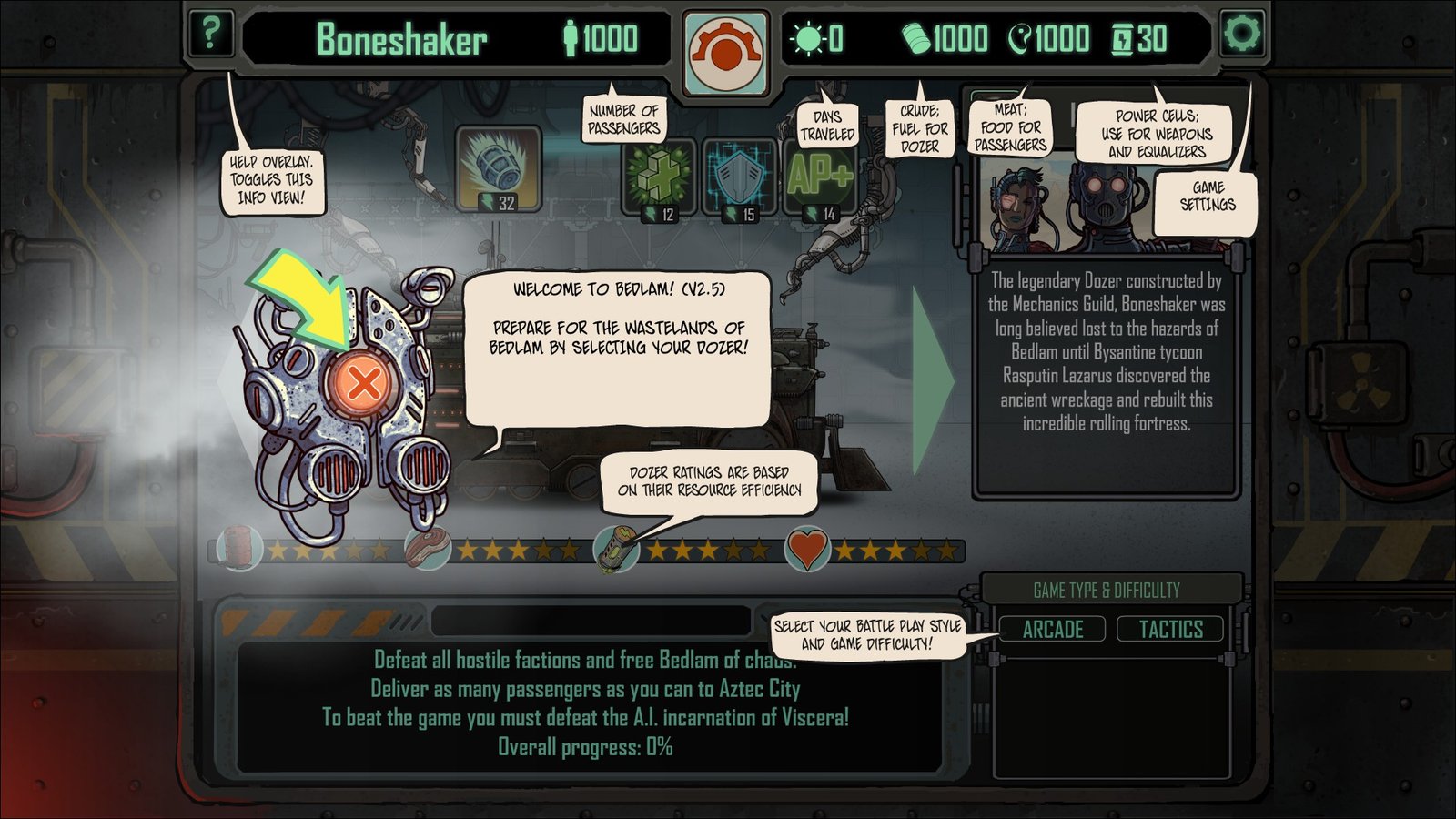Choose the Tactics game type

click(x=1170, y=629)
